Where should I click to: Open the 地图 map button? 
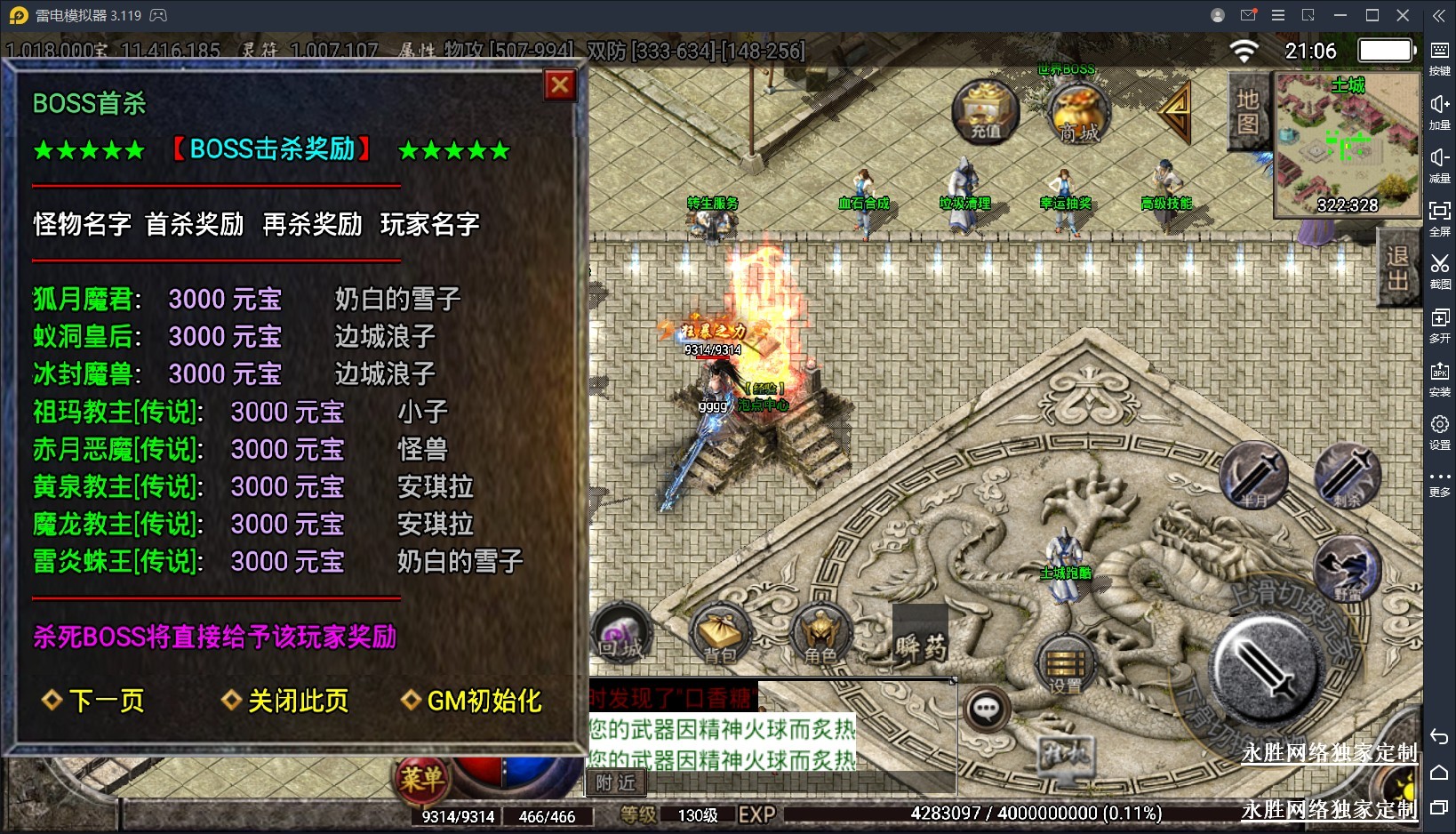[1248, 112]
